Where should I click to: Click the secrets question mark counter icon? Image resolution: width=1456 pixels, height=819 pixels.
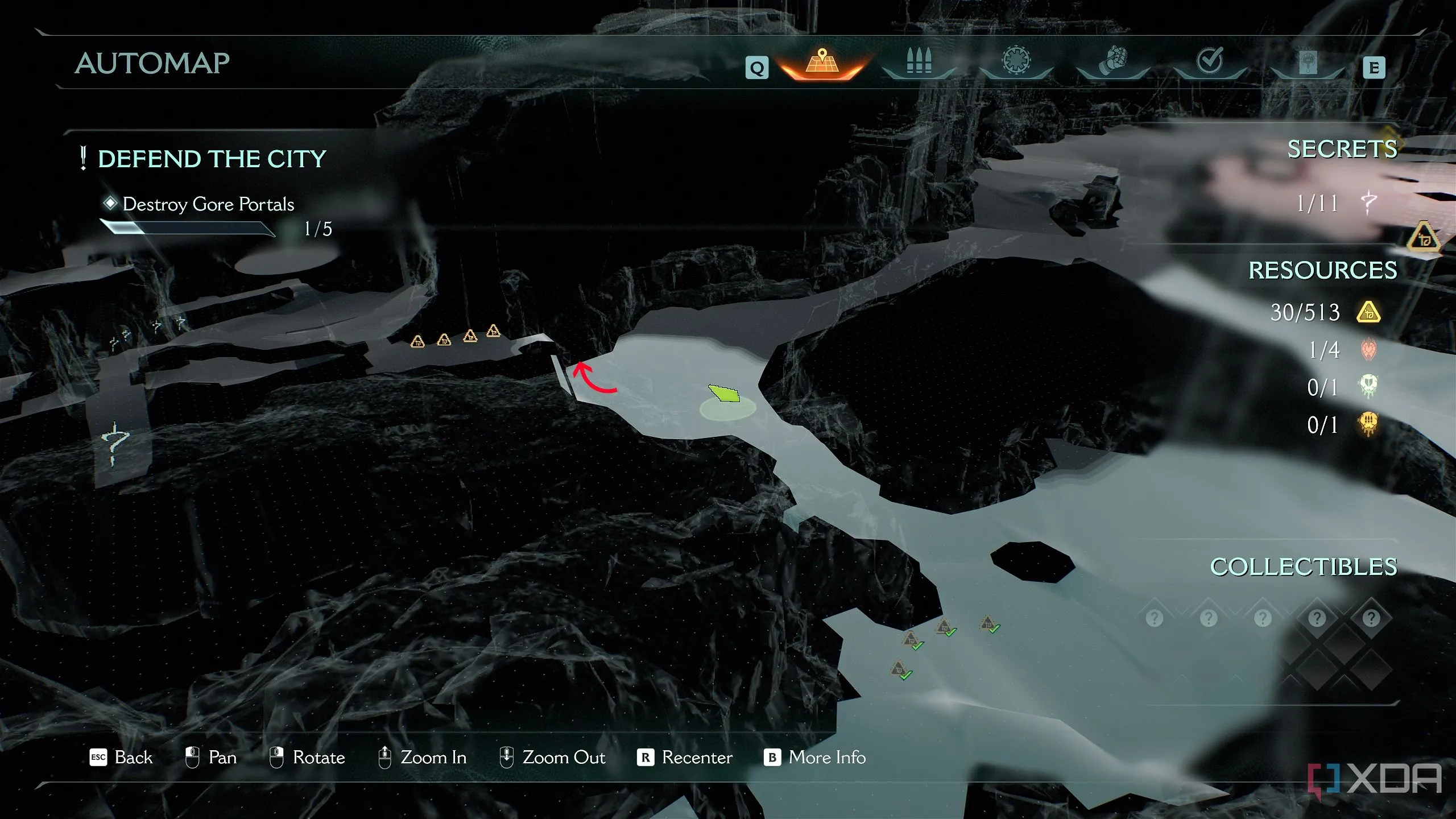tap(1368, 202)
